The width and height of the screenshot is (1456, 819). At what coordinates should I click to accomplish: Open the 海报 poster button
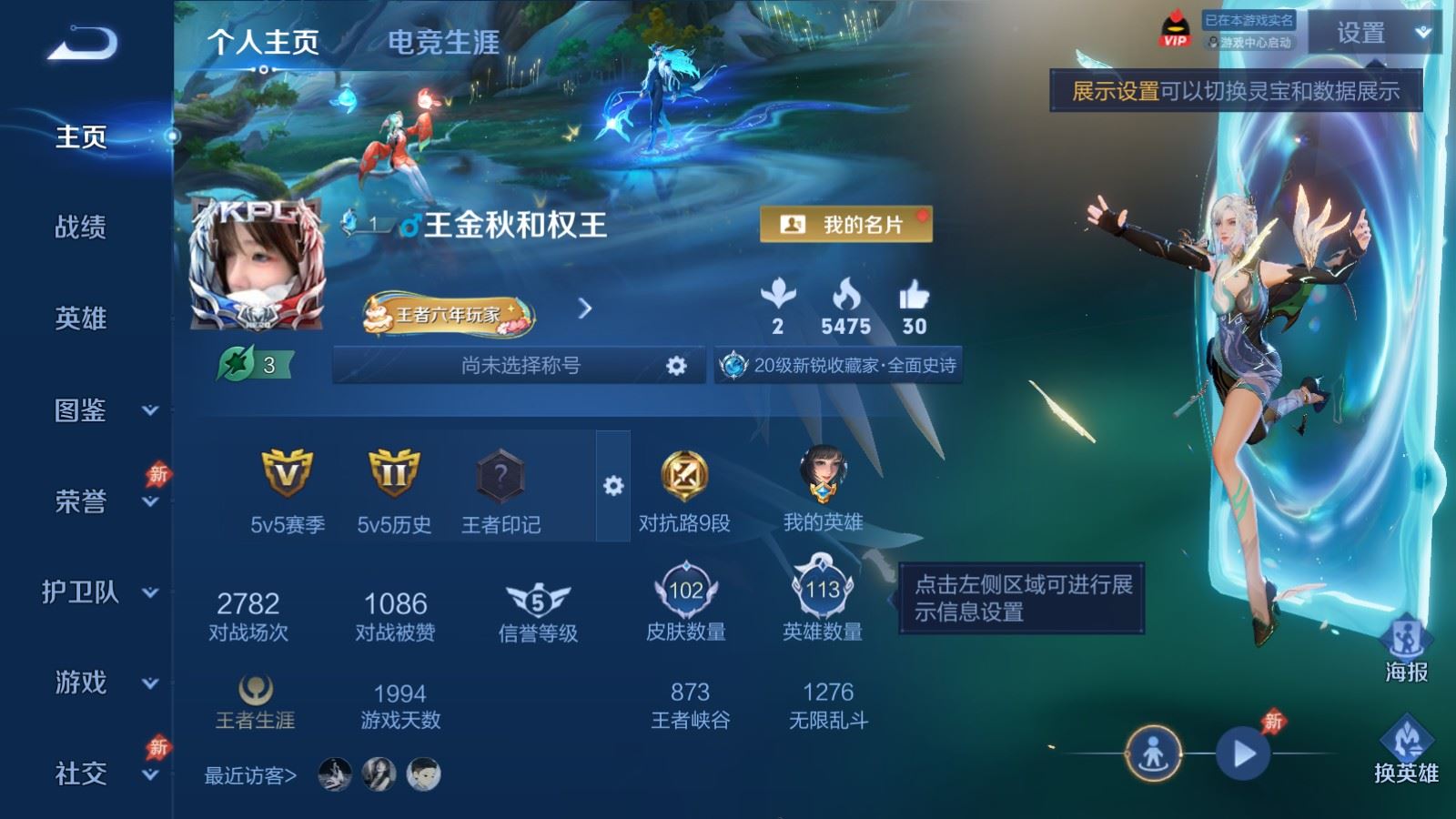pos(1406,648)
